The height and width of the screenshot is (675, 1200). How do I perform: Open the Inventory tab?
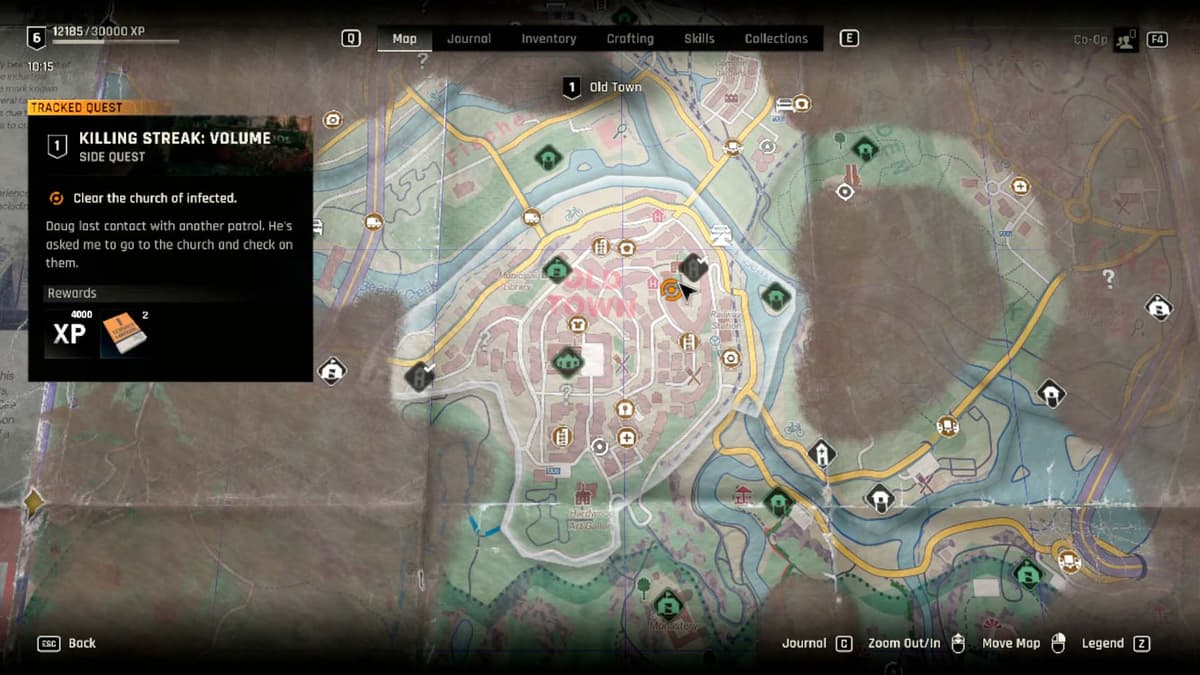pos(548,39)
